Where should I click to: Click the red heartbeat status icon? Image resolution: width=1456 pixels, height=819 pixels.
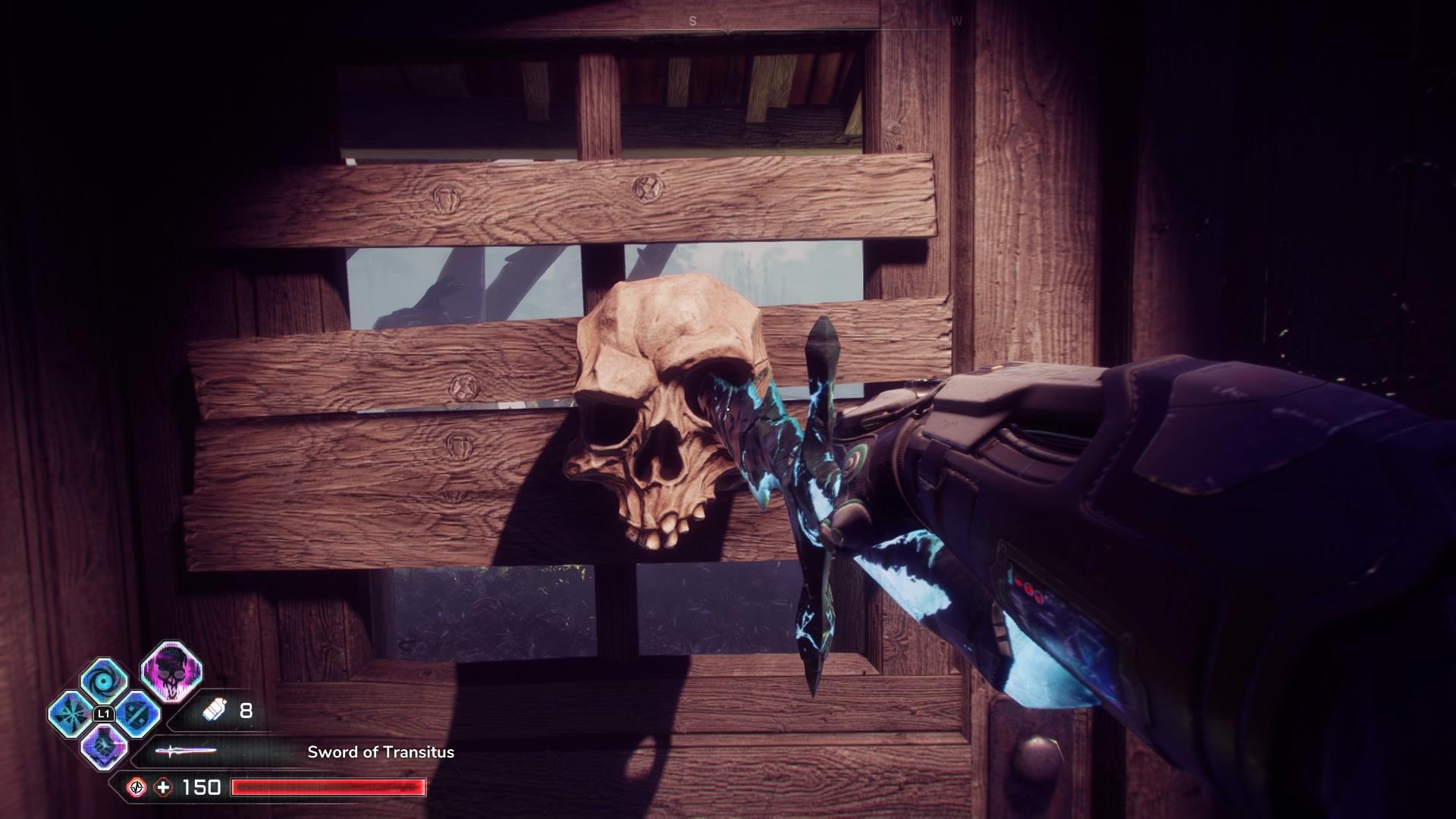[x=136, y=787]
